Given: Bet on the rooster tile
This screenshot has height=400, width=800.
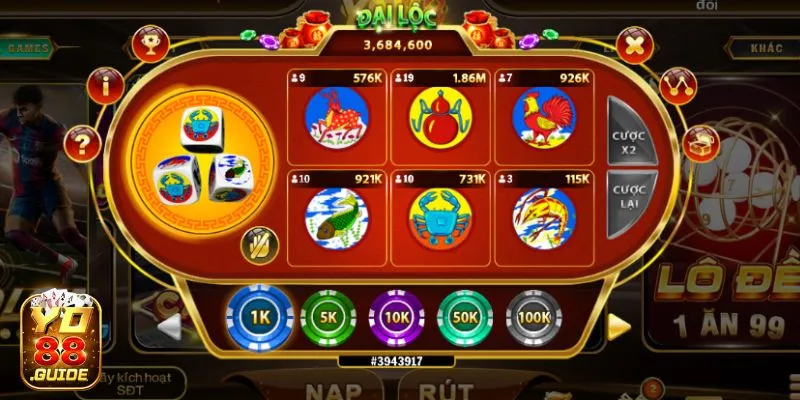Looking at the screenshot, I should pyautogui.click(x=543, y=118).
